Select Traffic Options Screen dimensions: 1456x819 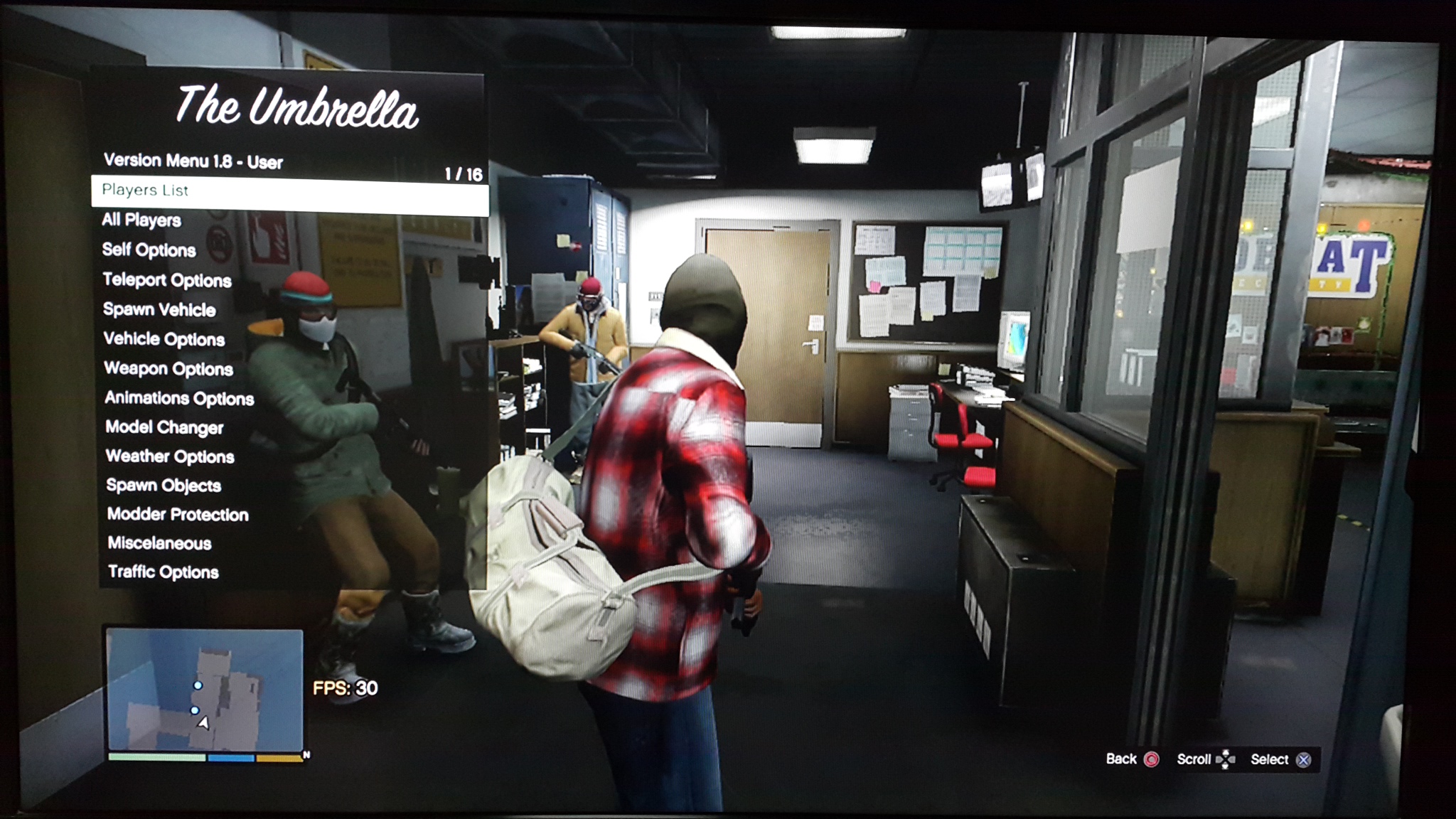[x=164, y=572]
